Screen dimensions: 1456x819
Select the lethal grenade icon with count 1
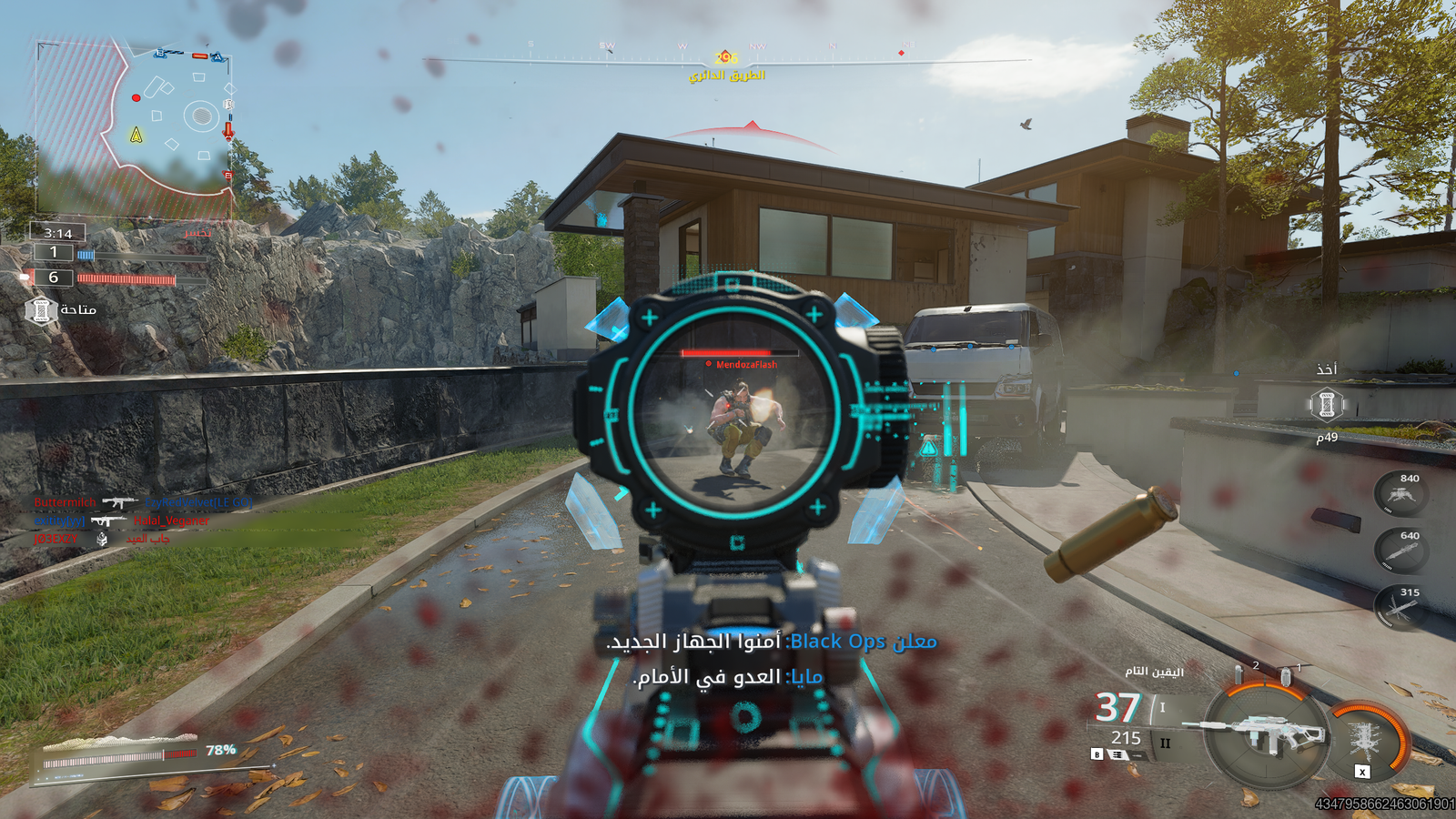coord(1285,677)
